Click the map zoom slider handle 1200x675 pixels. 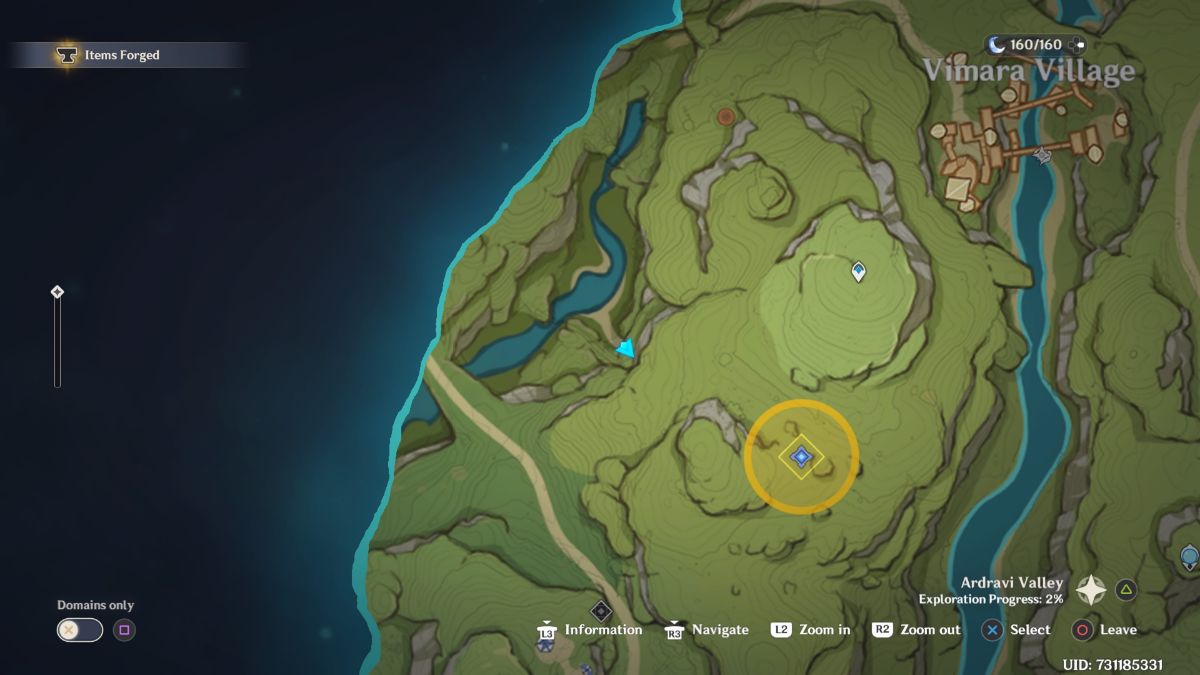[x=57, y=292]
